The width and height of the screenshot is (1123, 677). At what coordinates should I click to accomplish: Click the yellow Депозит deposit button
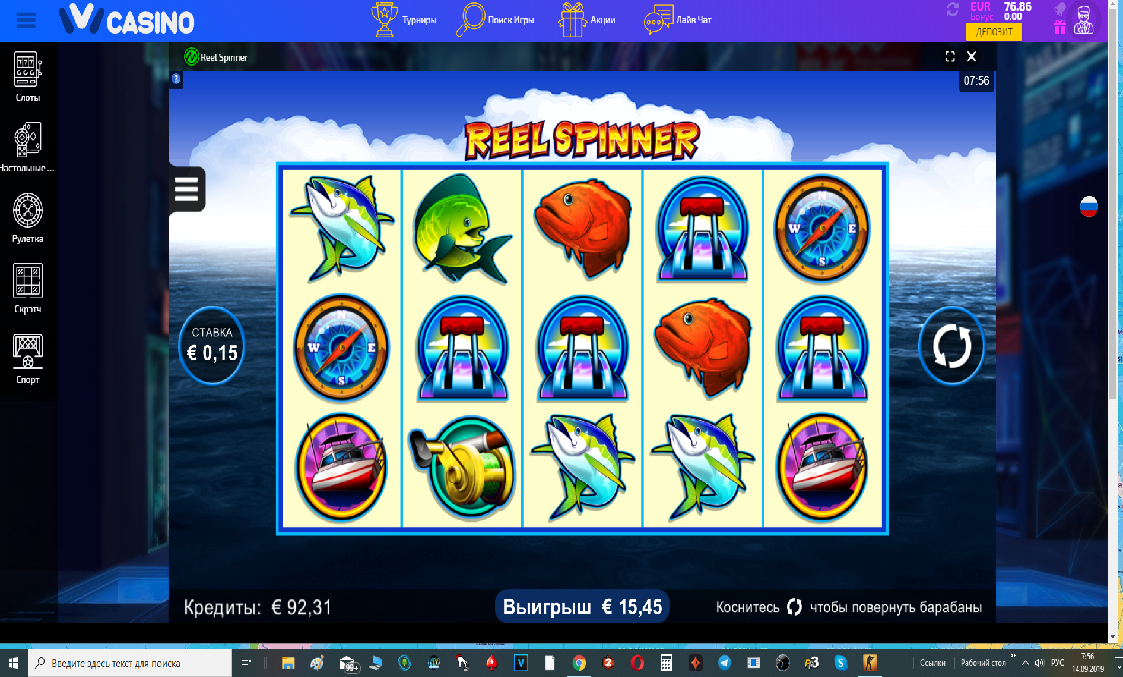click(993, 32)
